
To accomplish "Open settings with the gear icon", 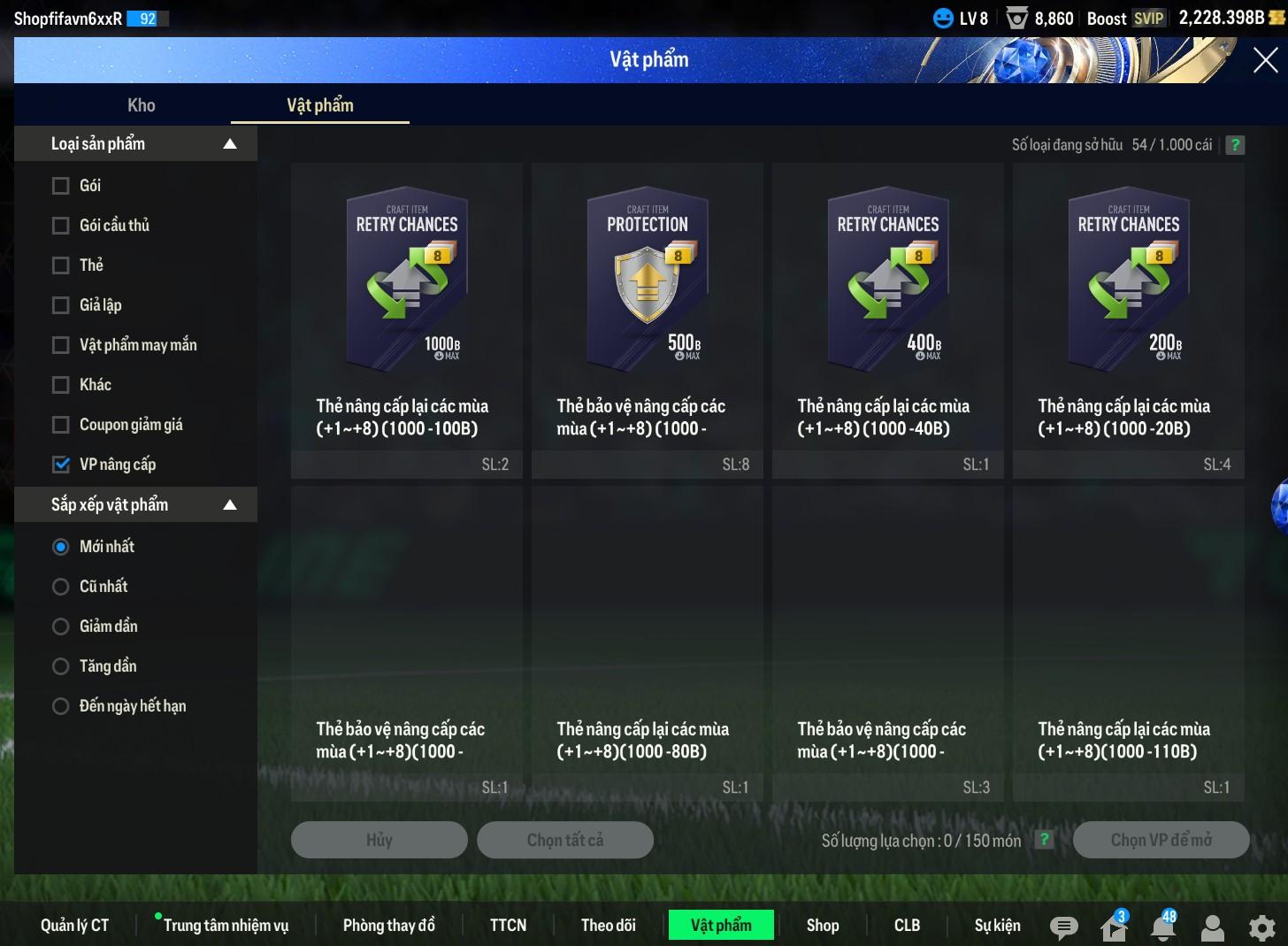I will pyautogui.click(x=1261, y=927).
